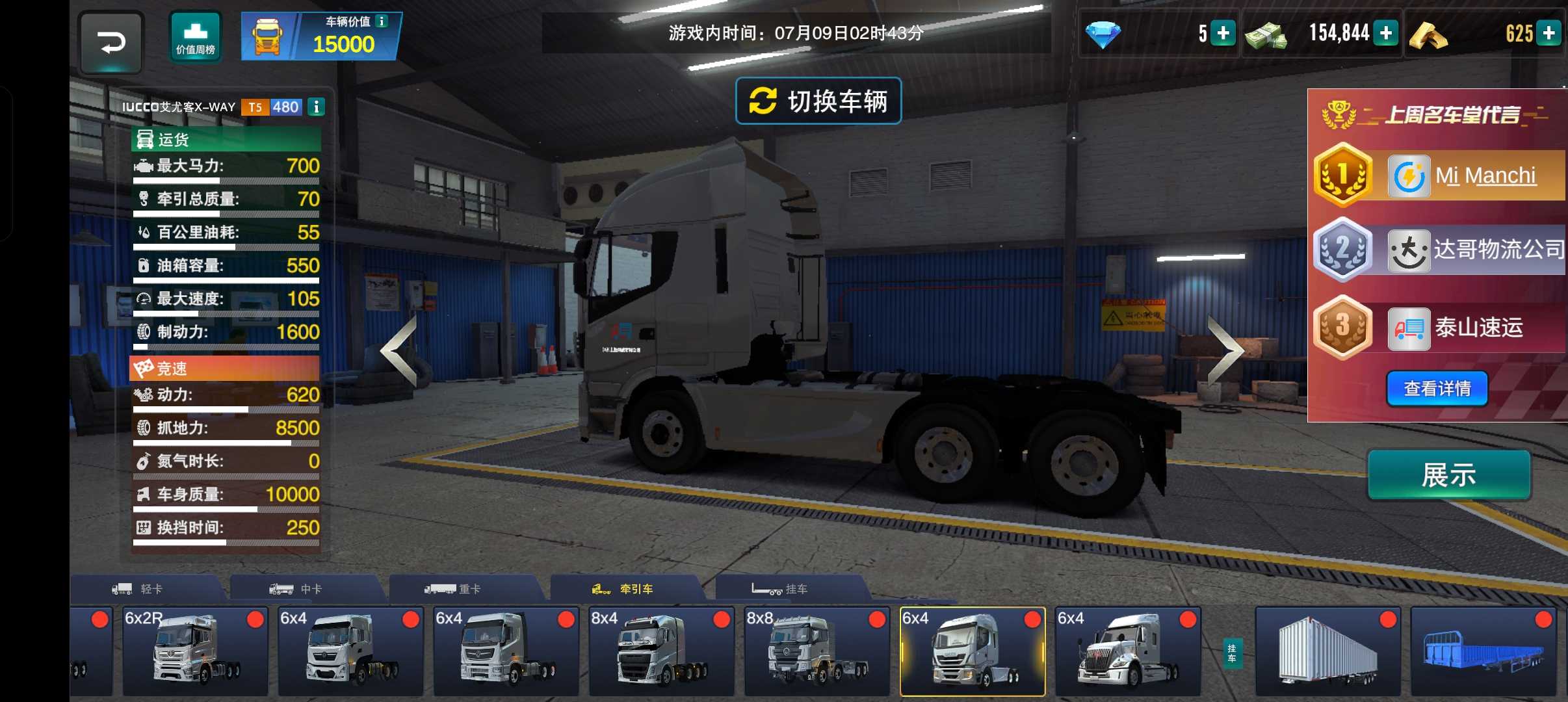Click the right chevron to show next vehicle
Image resolution: width=1568 pixels, height=702 pixels.
click(x=1225, y=351)
